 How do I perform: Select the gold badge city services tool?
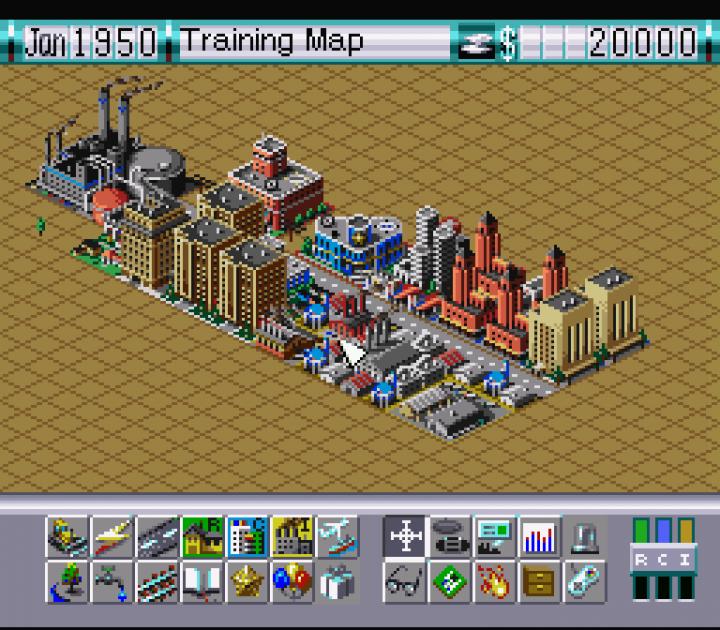coord(247,581)
